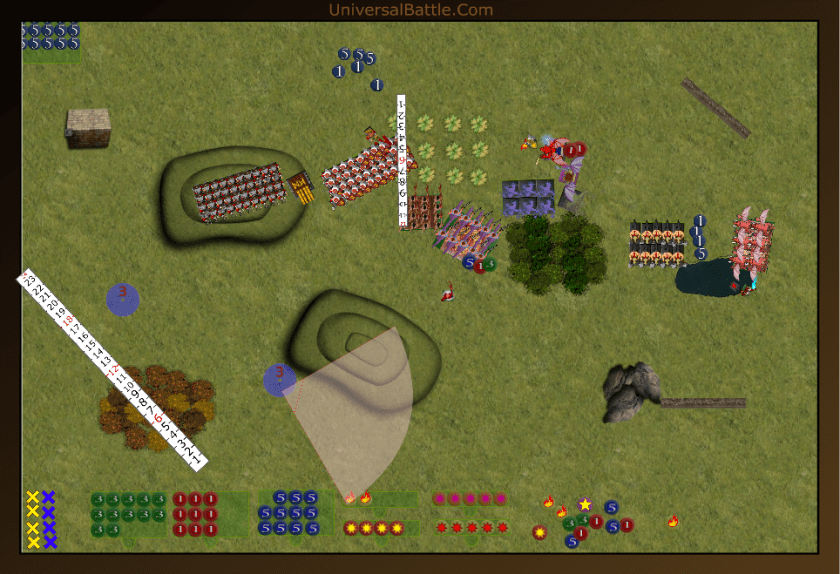Click the short vertical measuring ruler
Image resolution: width=840 pixels, height=574 pixels.
coord(402,160)
